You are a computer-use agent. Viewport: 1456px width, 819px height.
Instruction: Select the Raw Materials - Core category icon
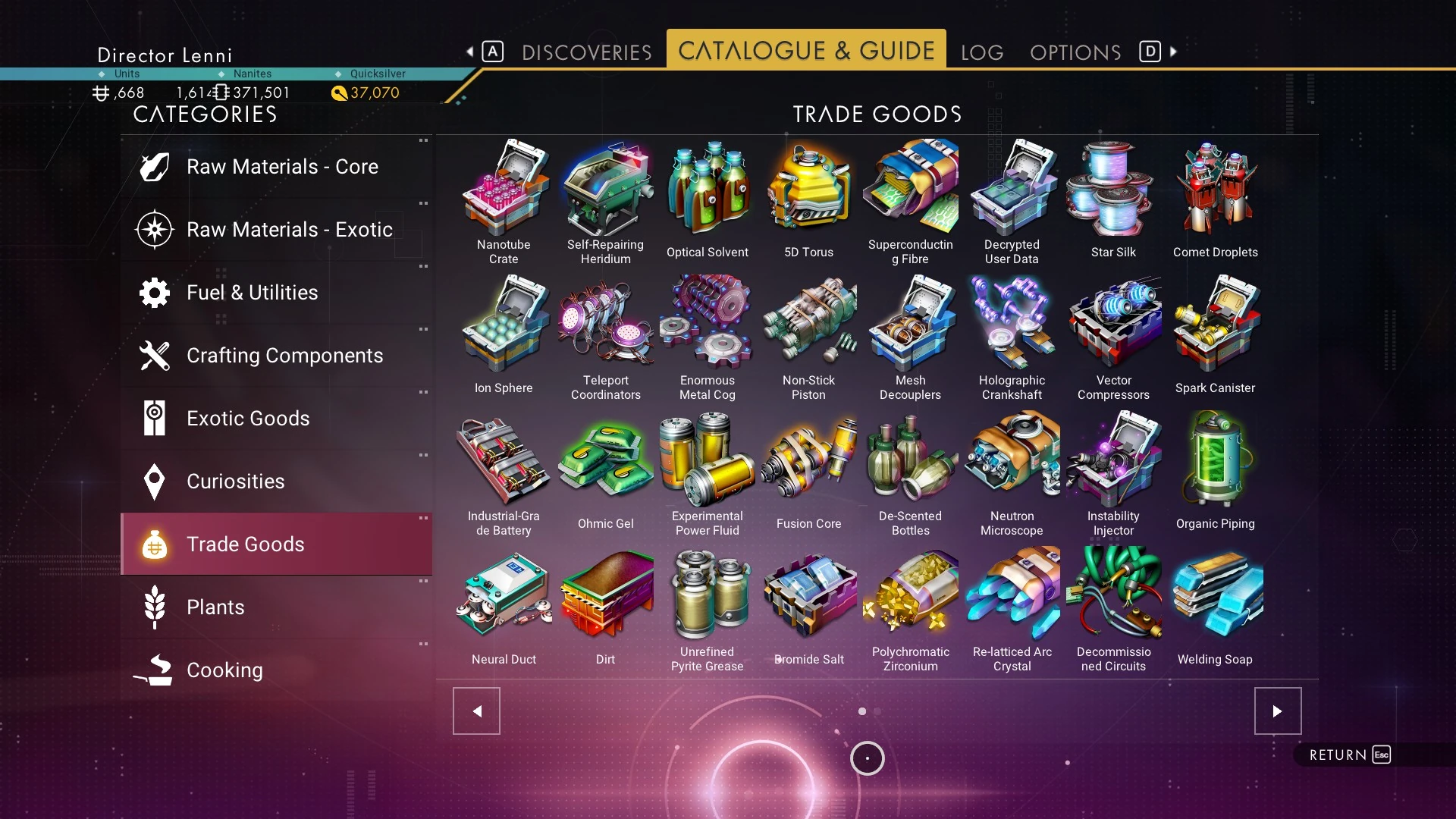pos(154,167)
